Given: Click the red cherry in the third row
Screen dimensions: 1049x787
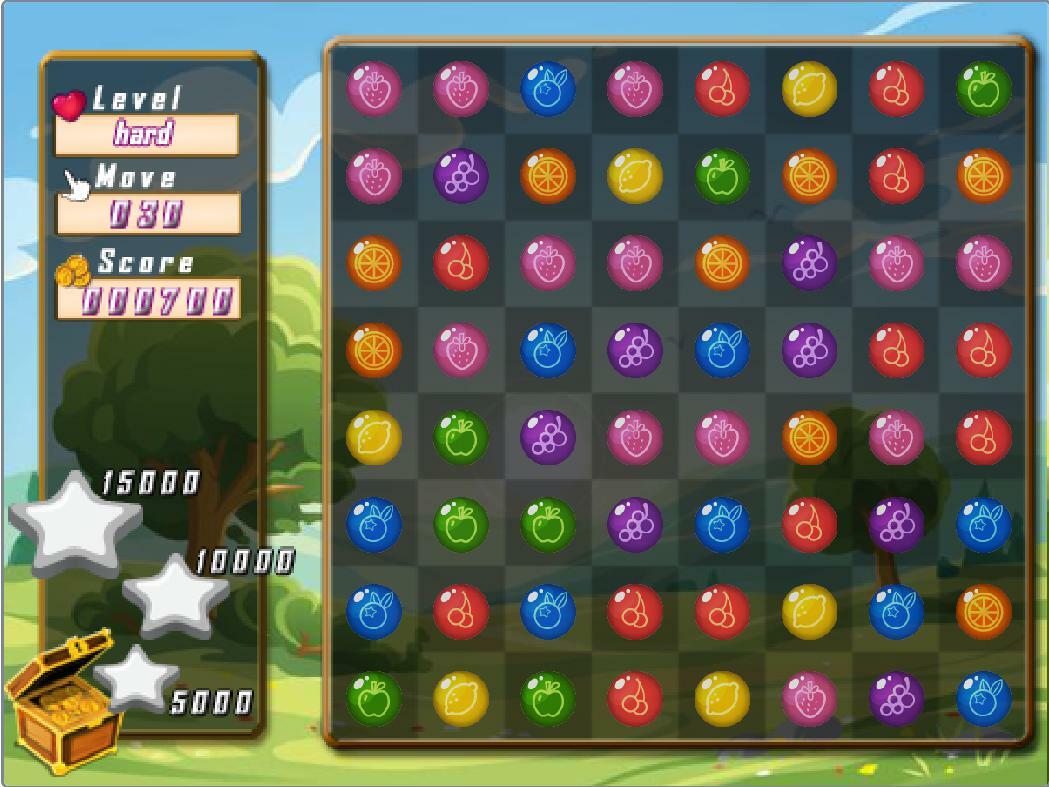Looking at the screenshot, I should click(x=461, y=263).
